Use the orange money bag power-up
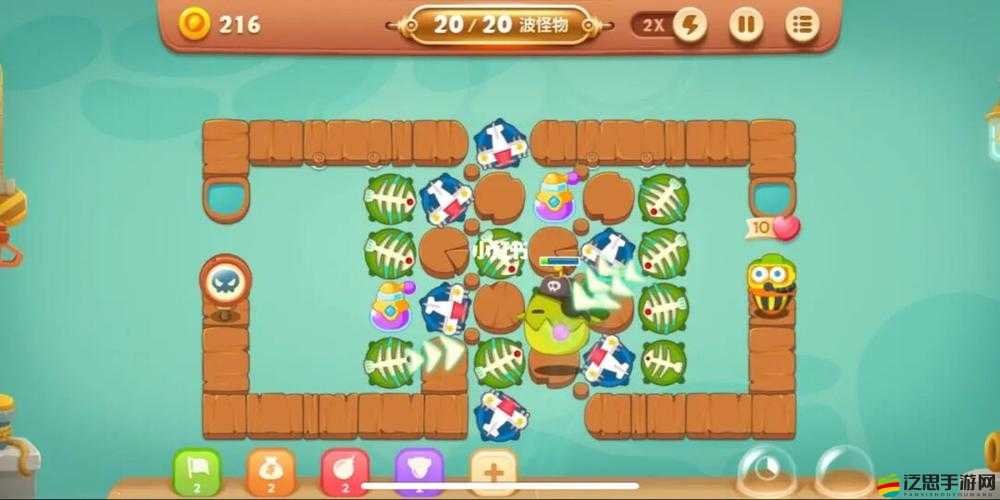1000x500 pixels. pyautogui.click(x=270, y=471)
